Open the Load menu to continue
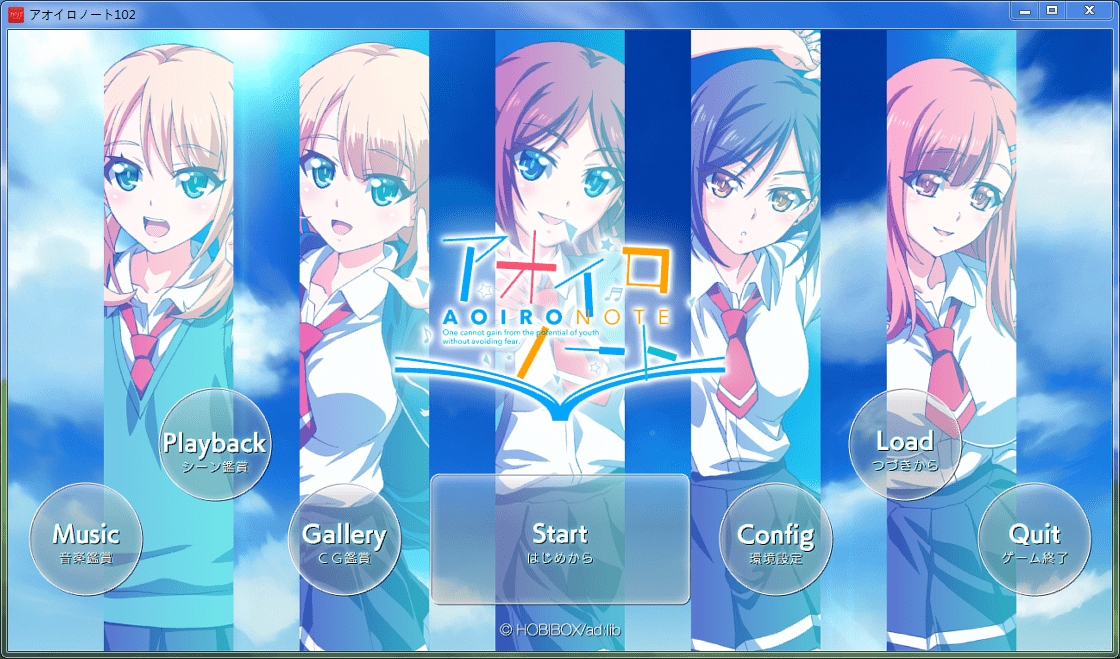This screenshot has height=659, width=1120. [x=904, y=445]
